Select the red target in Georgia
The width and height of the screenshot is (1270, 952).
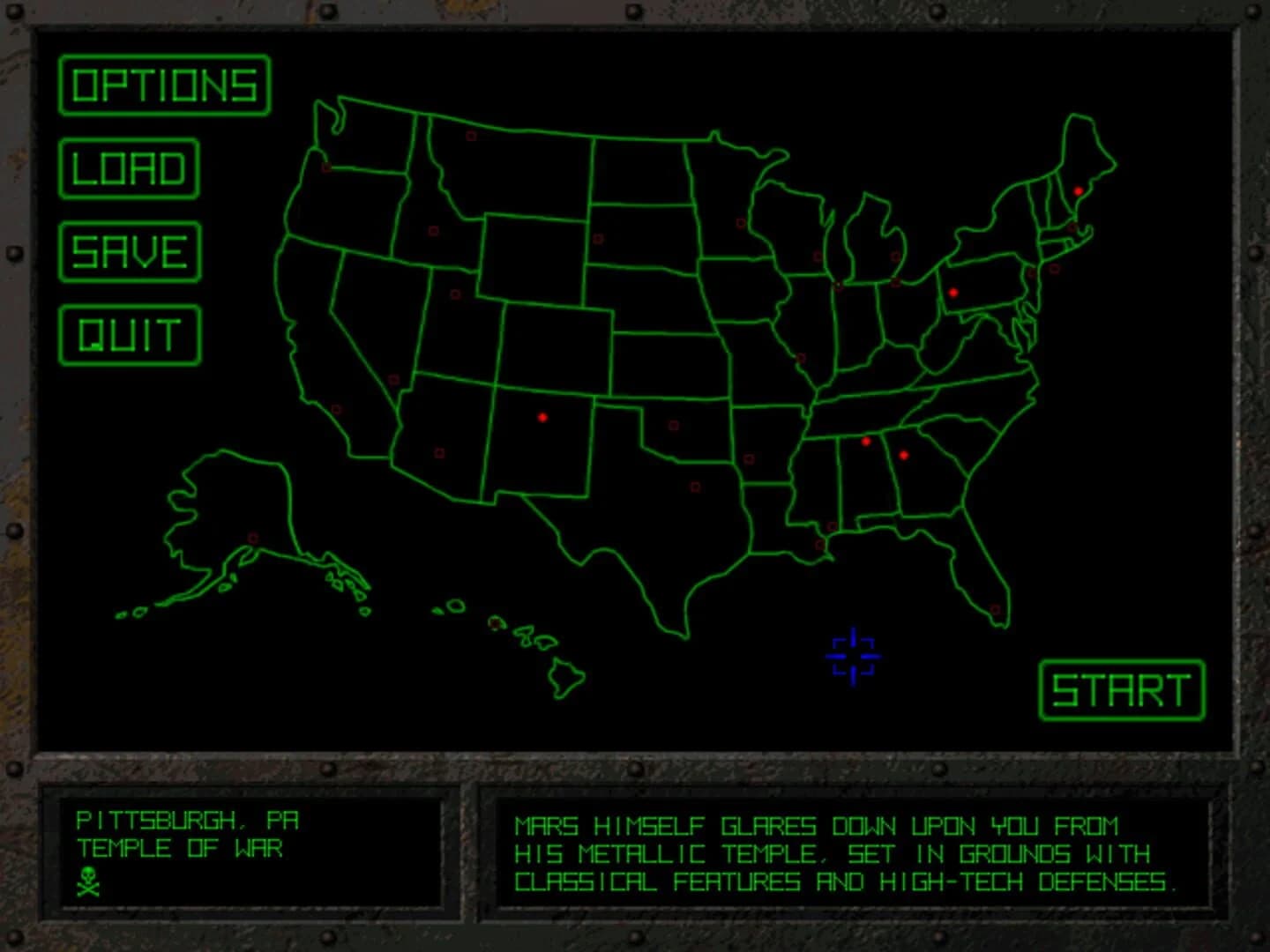click(903, 456)
